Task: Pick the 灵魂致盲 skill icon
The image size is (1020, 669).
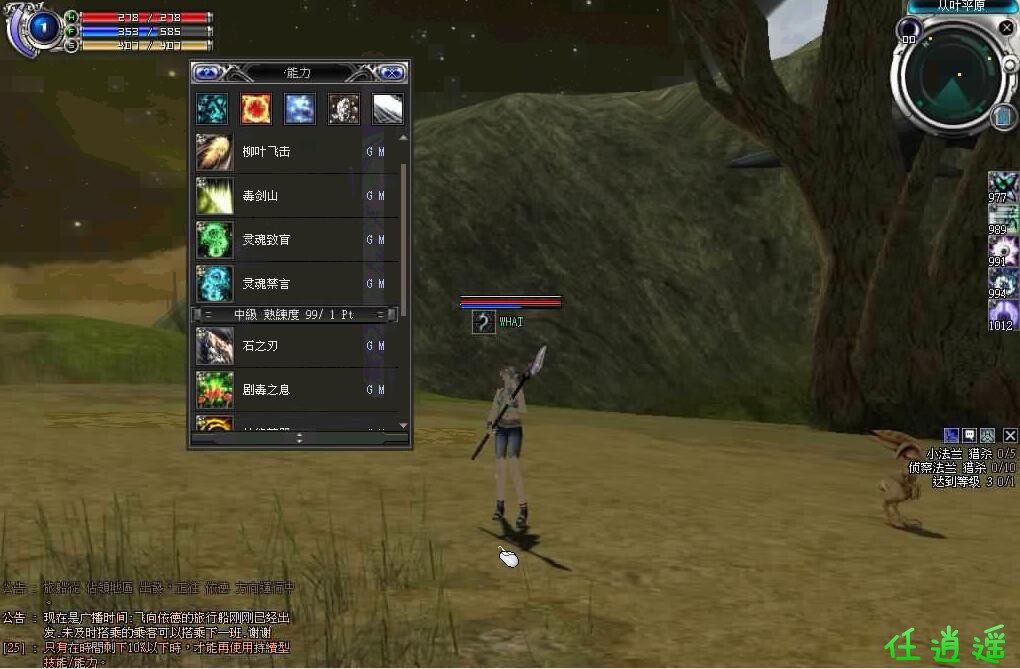Action: click(x=214, y=240)
